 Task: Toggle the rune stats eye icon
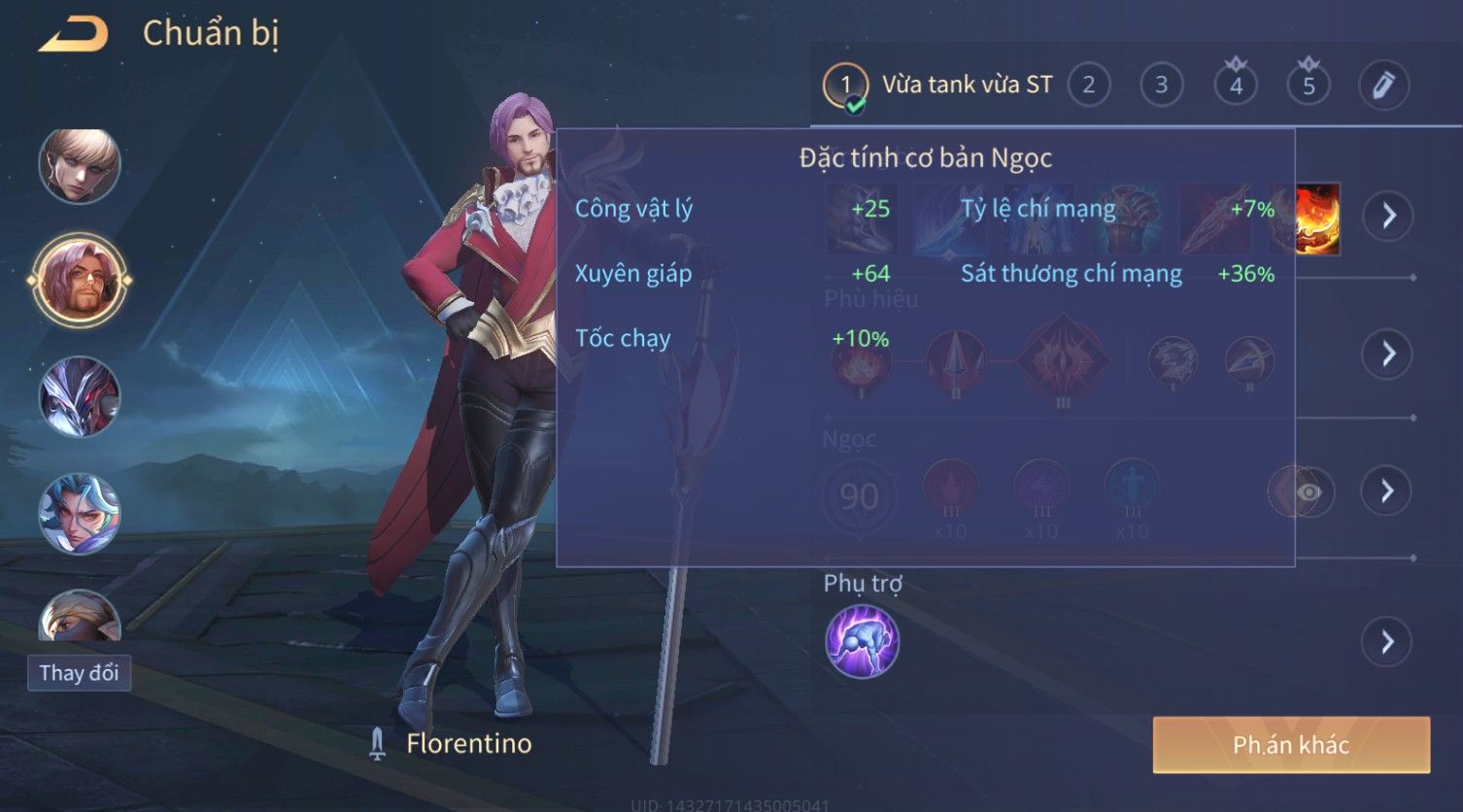coord(1308,492)
